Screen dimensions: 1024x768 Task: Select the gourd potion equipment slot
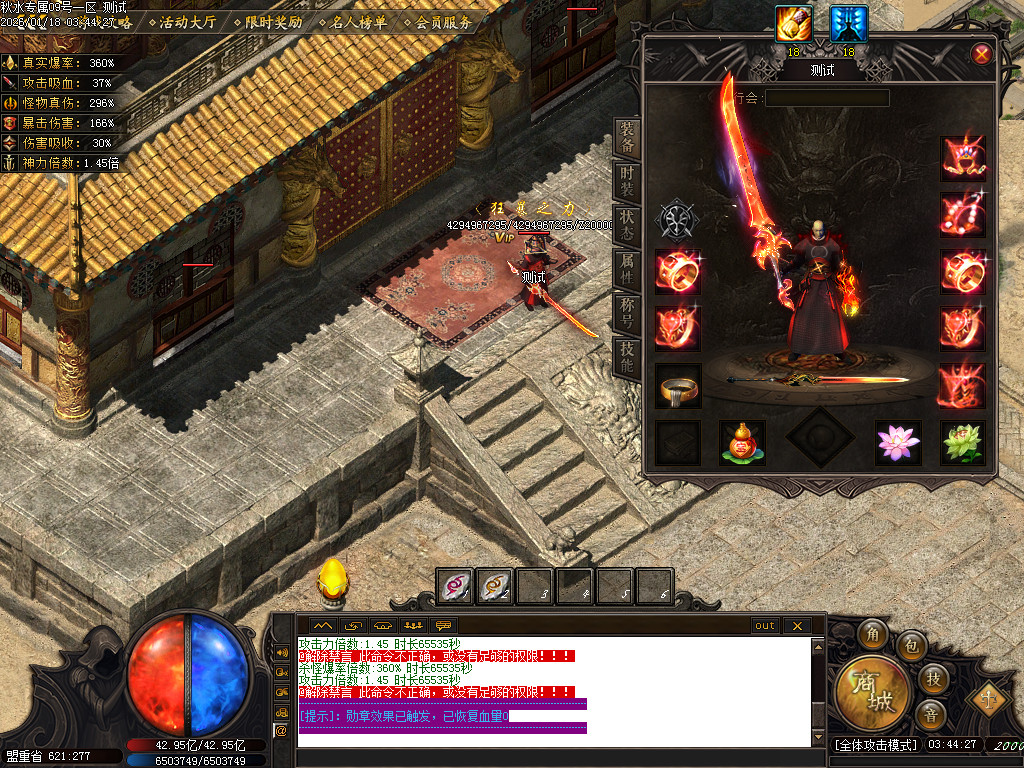742,442
